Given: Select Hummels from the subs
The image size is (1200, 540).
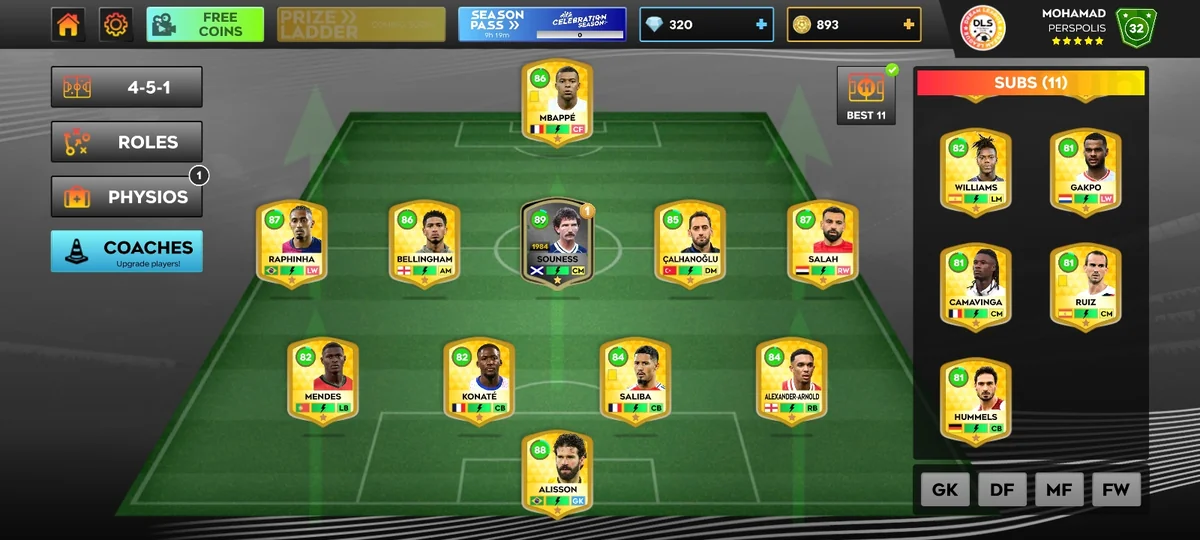Looking at the screenshot, I should (x=975, y=400).
